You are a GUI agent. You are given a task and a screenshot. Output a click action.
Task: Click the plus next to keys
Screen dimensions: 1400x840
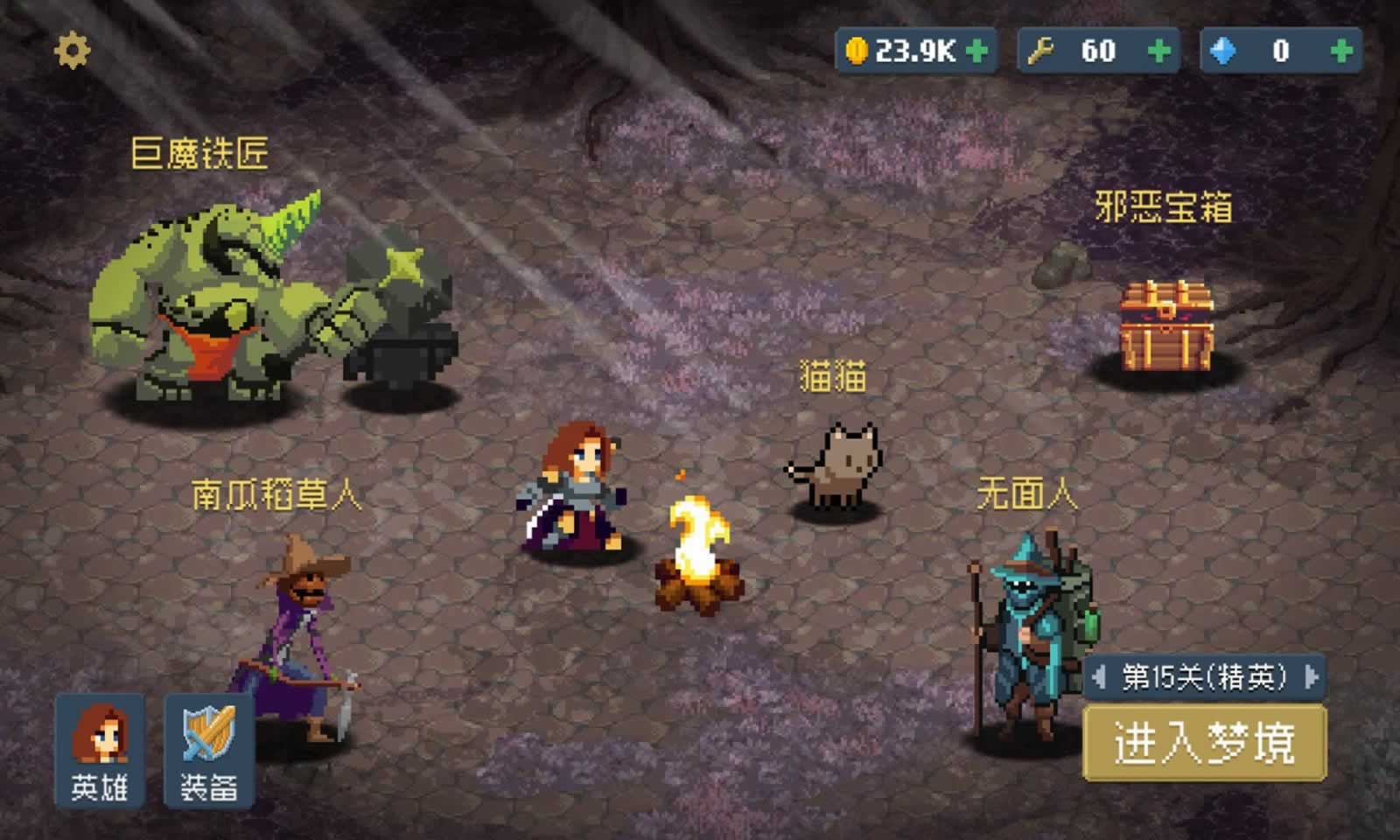point(1159,50)
